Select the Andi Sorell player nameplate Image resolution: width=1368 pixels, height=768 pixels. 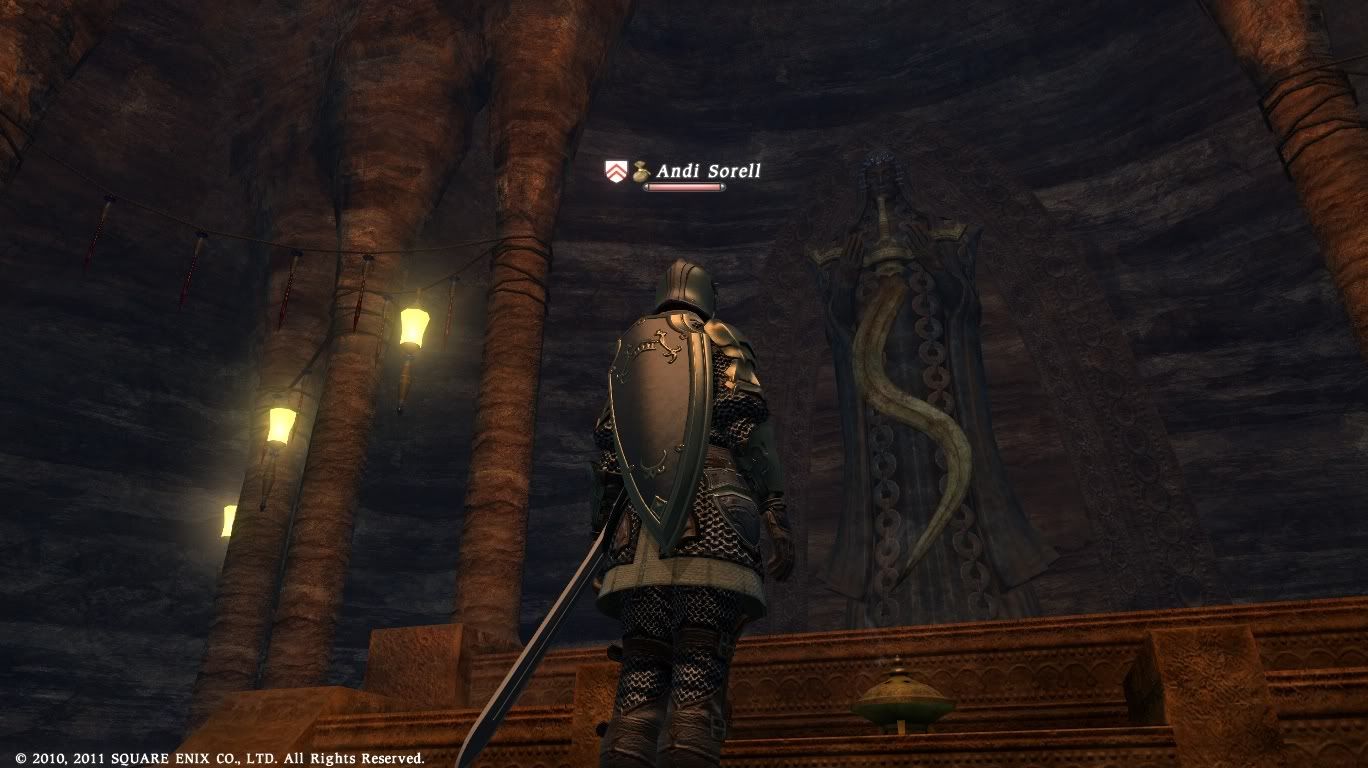coord(707,172)
